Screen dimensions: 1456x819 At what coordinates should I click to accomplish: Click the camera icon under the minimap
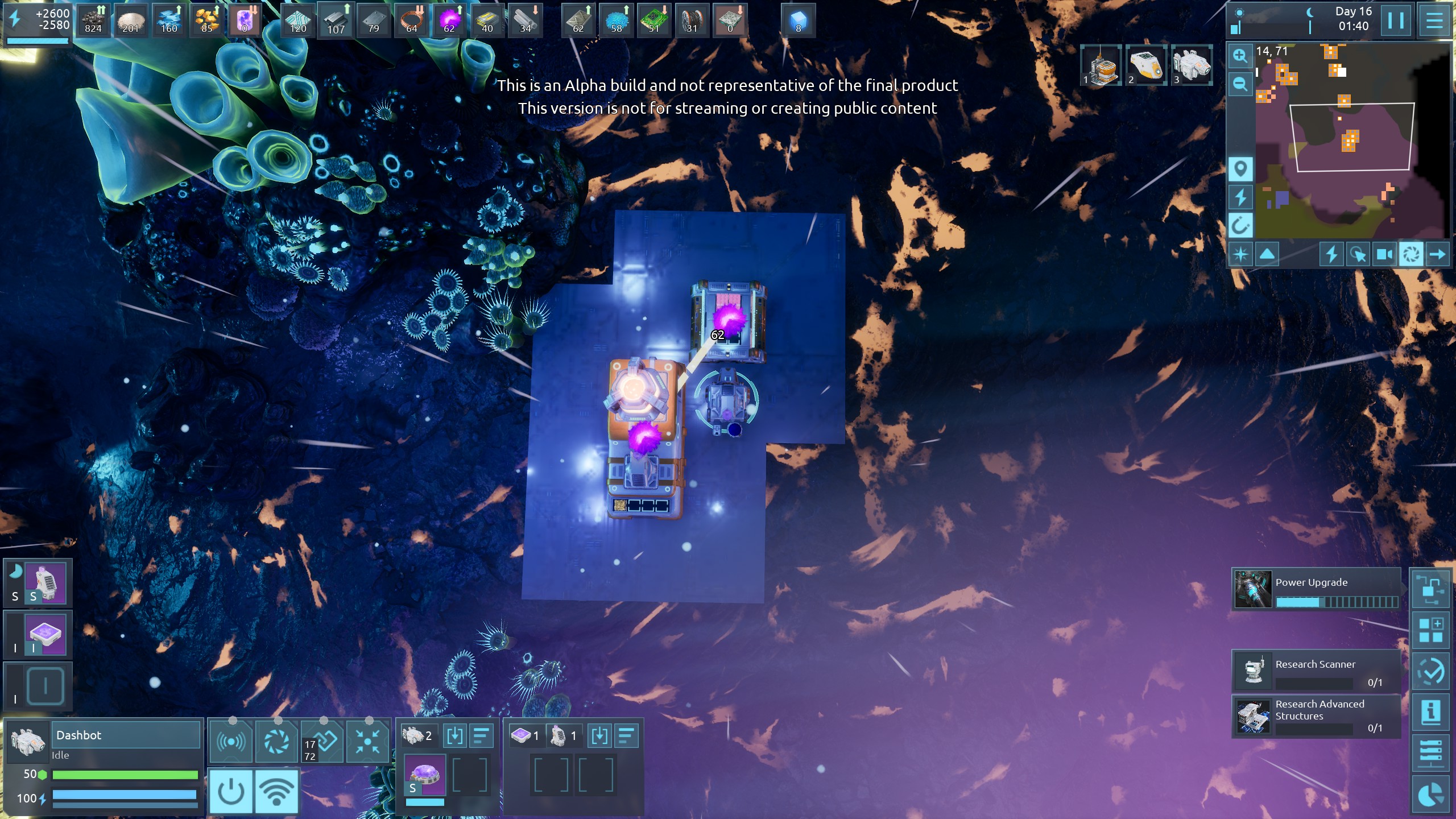(1383, 254)
